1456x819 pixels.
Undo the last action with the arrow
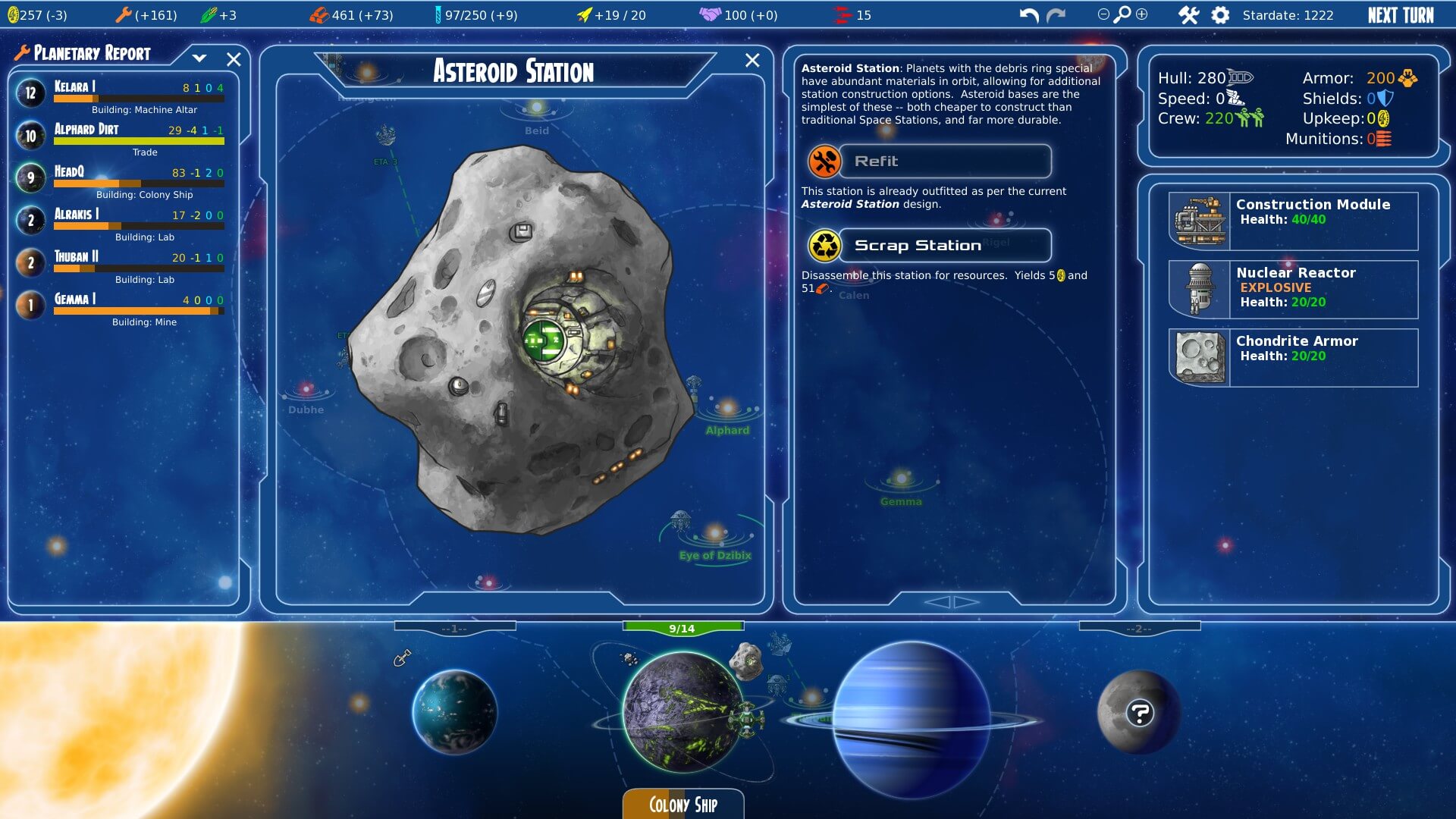(1028, 15)
